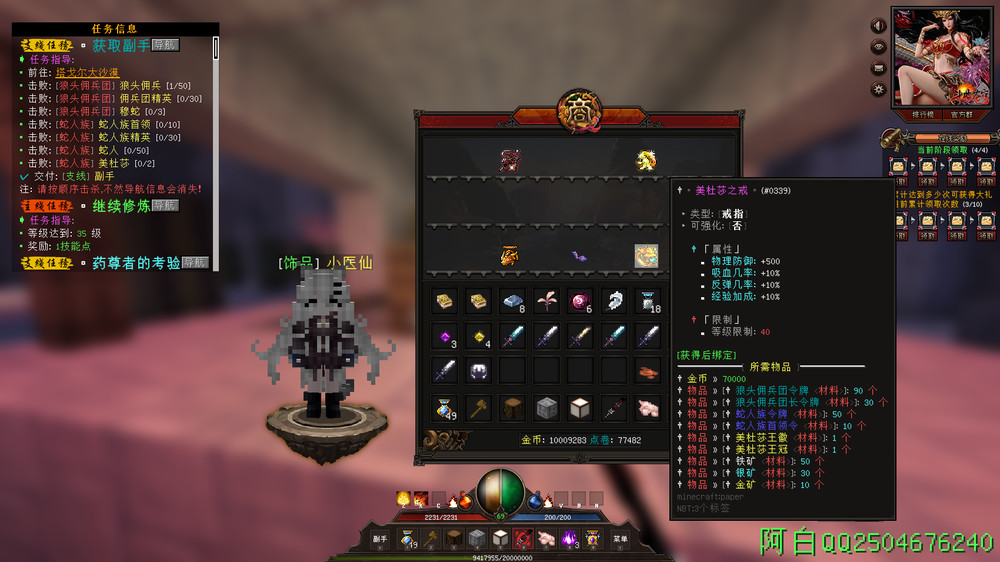Open the 塔戈尔大沙漠 destination link
Viewport: 1000px width, 562px height.
[87, 72]
